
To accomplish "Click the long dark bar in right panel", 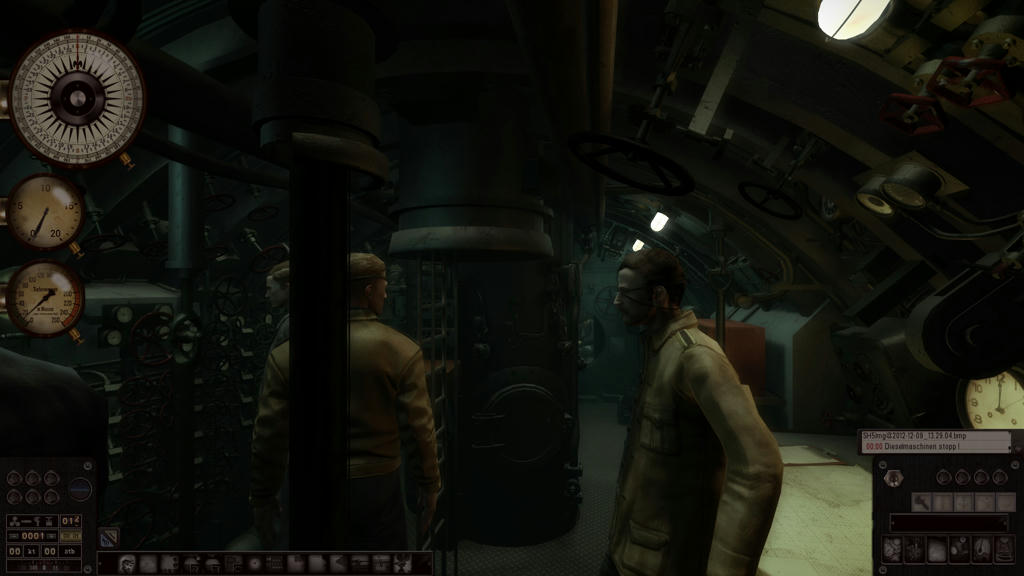I will pyautogui.click(x=948, y=523).
